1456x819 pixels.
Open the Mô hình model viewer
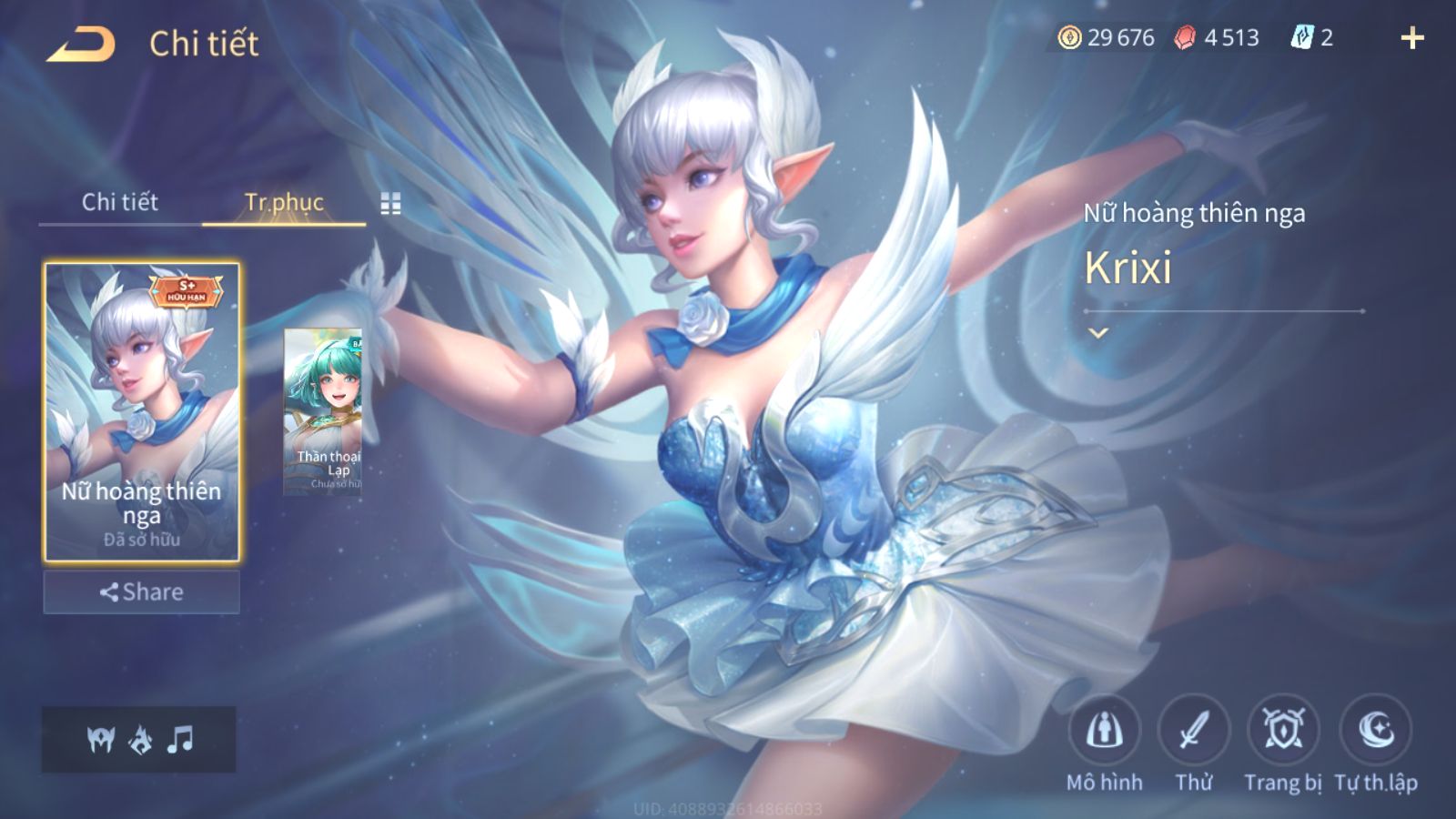pos(1104,731)
